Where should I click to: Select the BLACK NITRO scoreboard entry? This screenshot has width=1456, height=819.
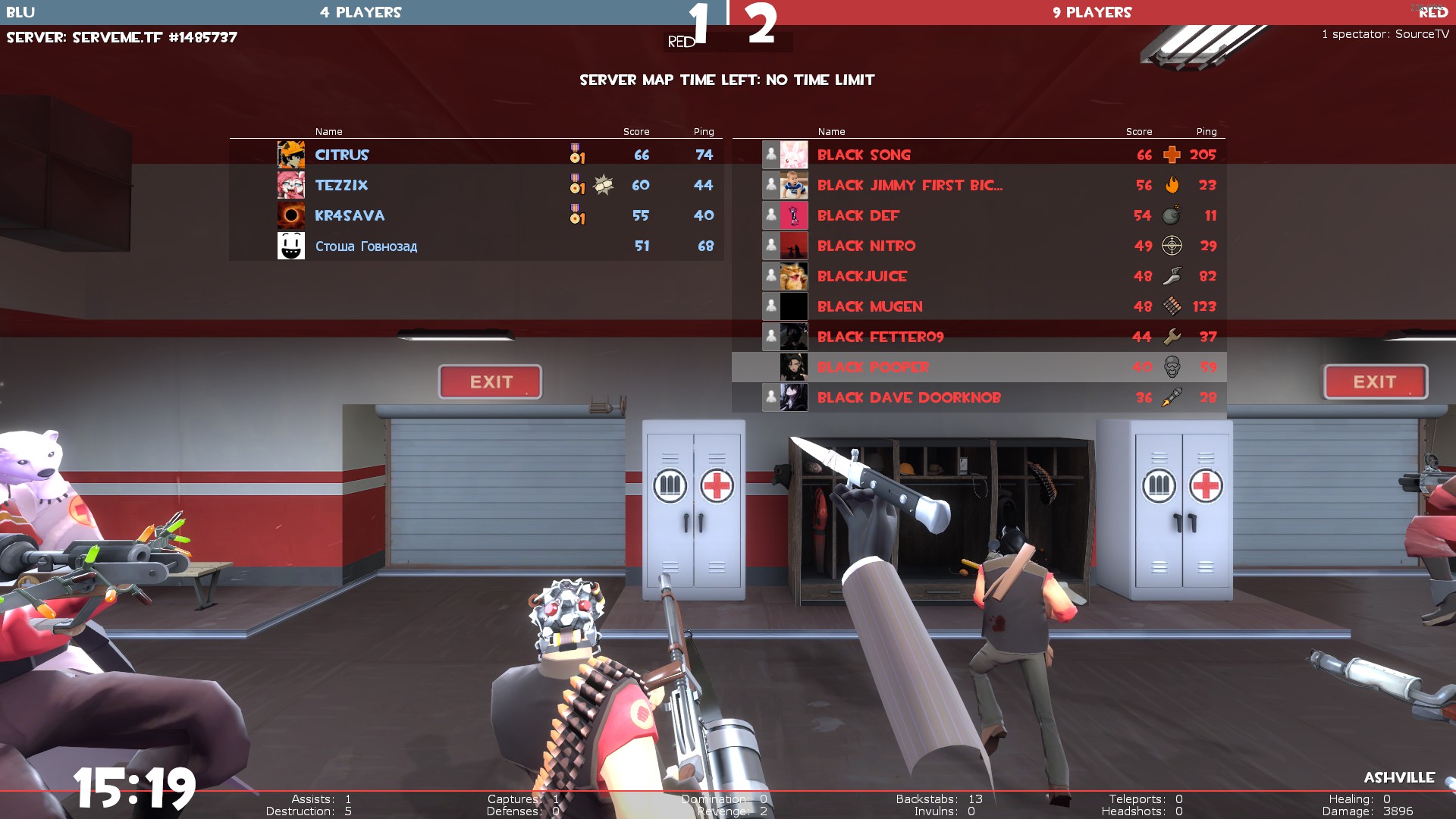[x=866, y=246]
